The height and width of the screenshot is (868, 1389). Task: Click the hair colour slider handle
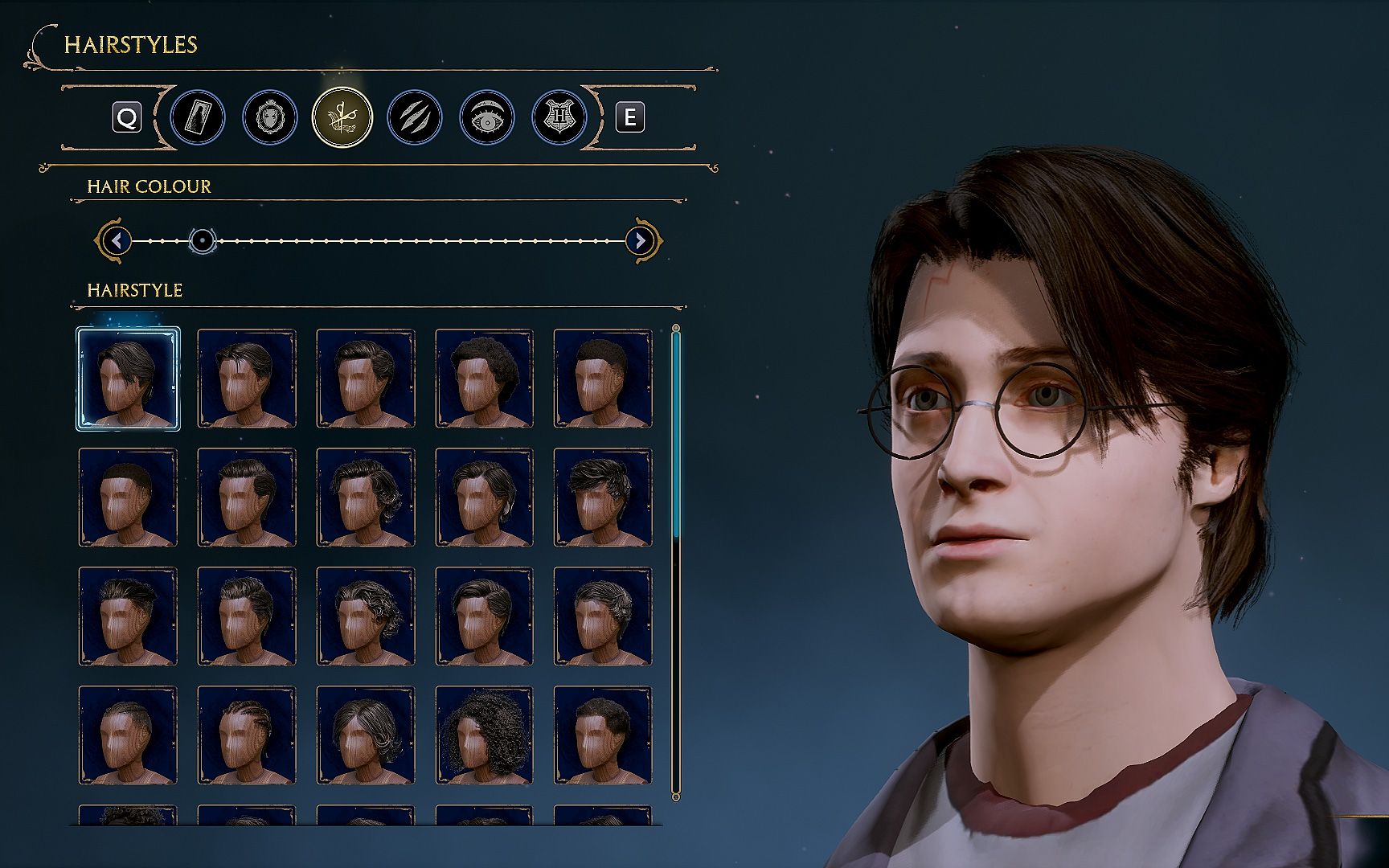tap(203, 240)
